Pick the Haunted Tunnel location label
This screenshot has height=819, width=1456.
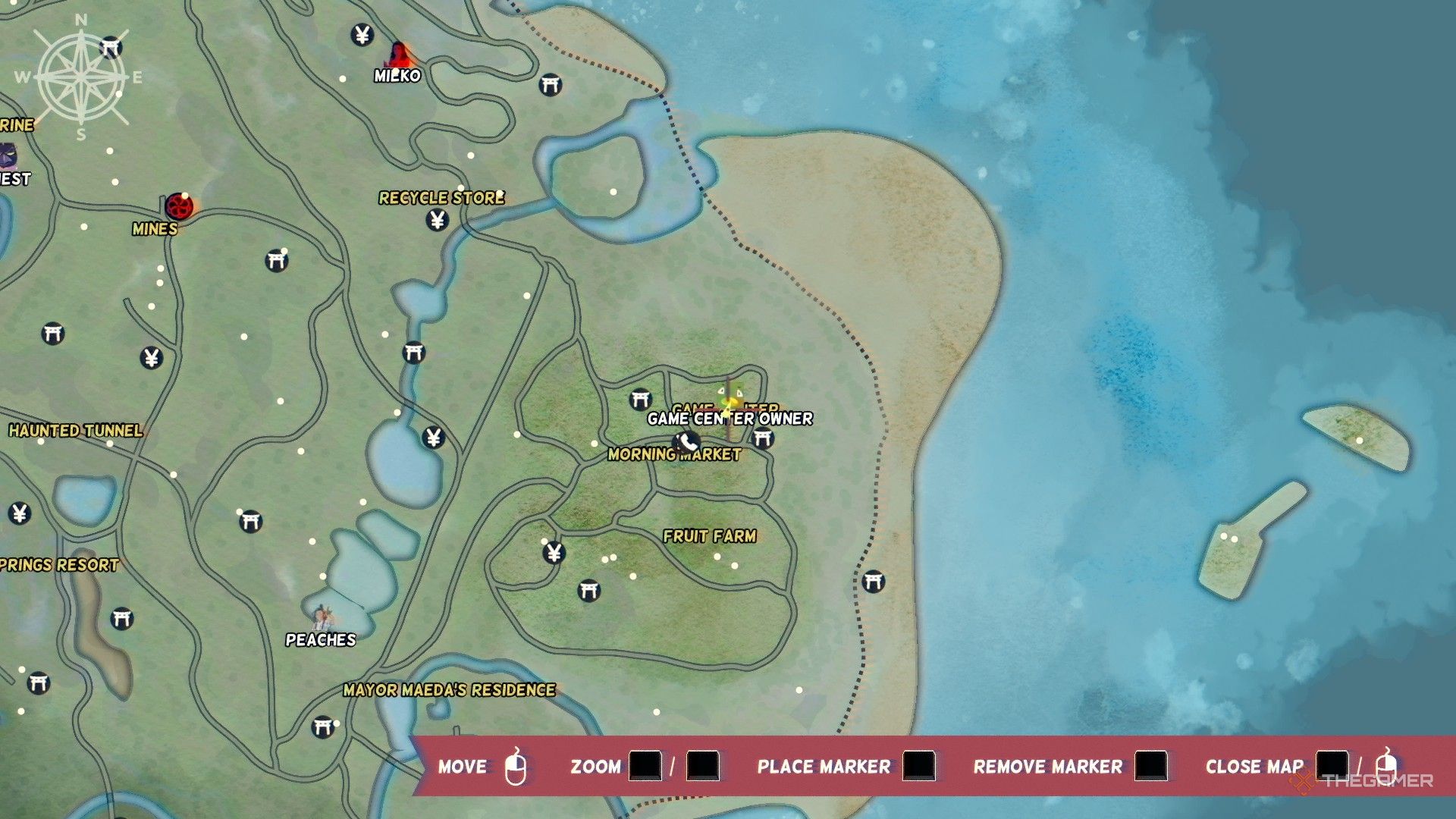coord(76,431)
